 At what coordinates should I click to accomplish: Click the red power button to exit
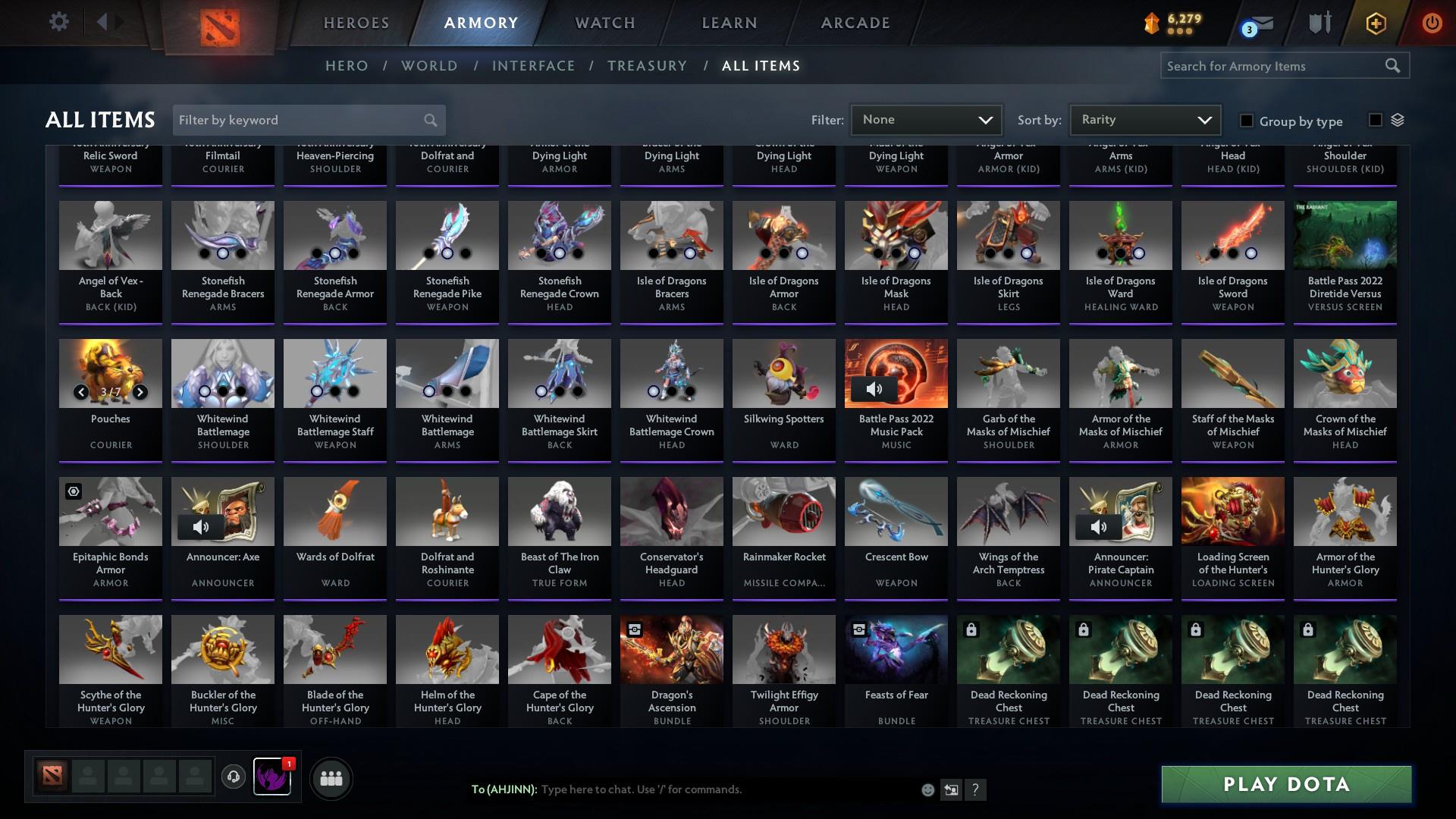[x=1432, y=22]
